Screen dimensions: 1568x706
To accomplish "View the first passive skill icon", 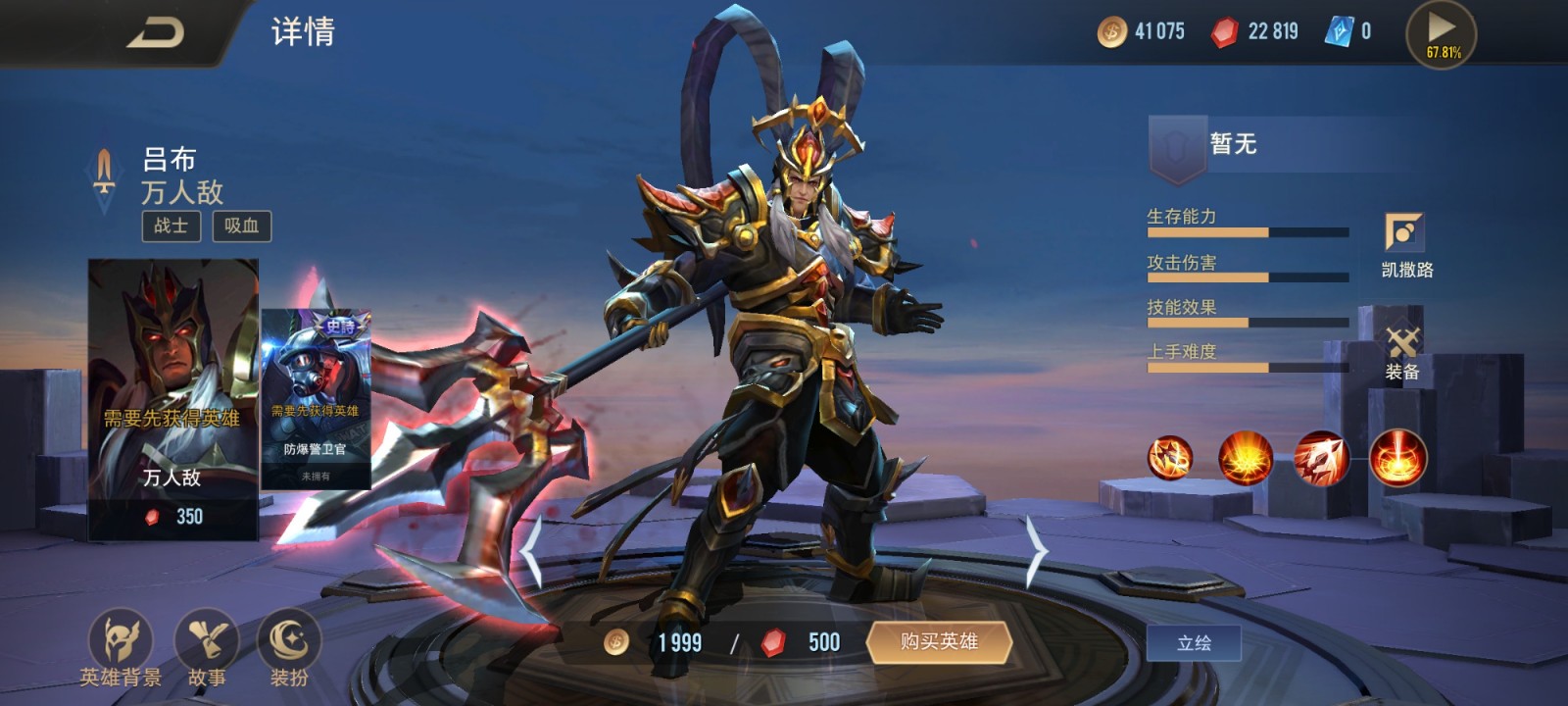I will tap(1170, 458).
